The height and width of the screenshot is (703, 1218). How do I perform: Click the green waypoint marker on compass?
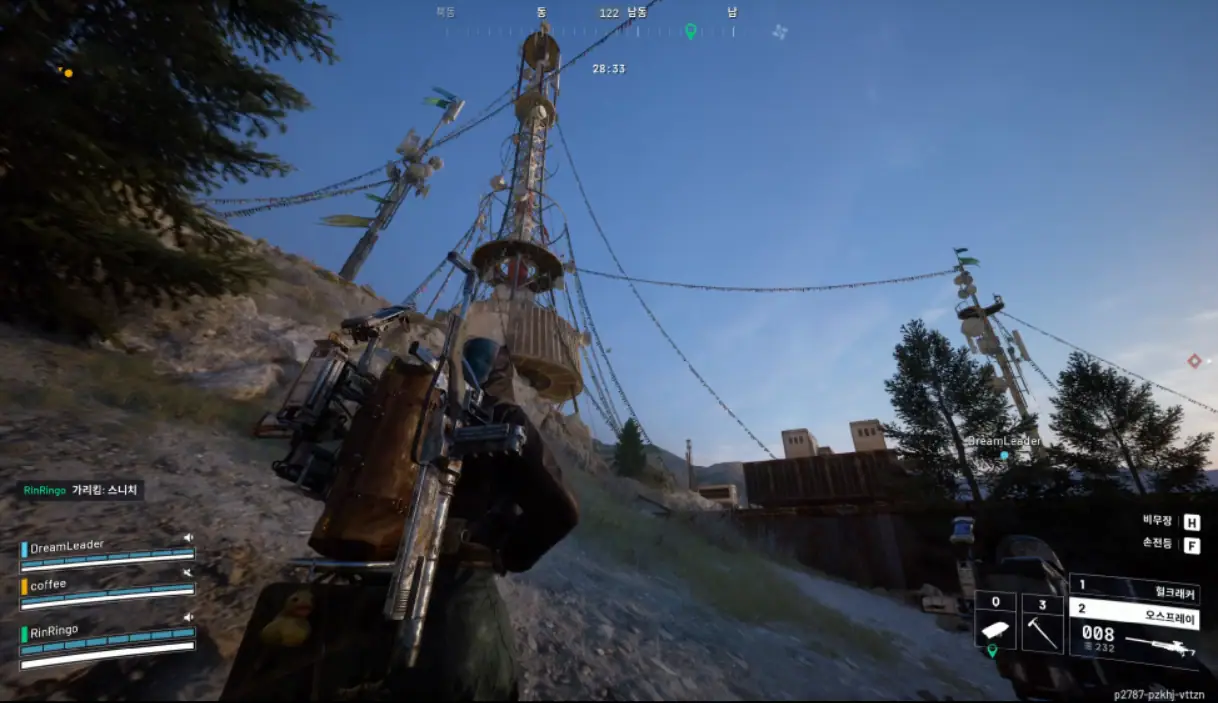(x=690, y=31)
